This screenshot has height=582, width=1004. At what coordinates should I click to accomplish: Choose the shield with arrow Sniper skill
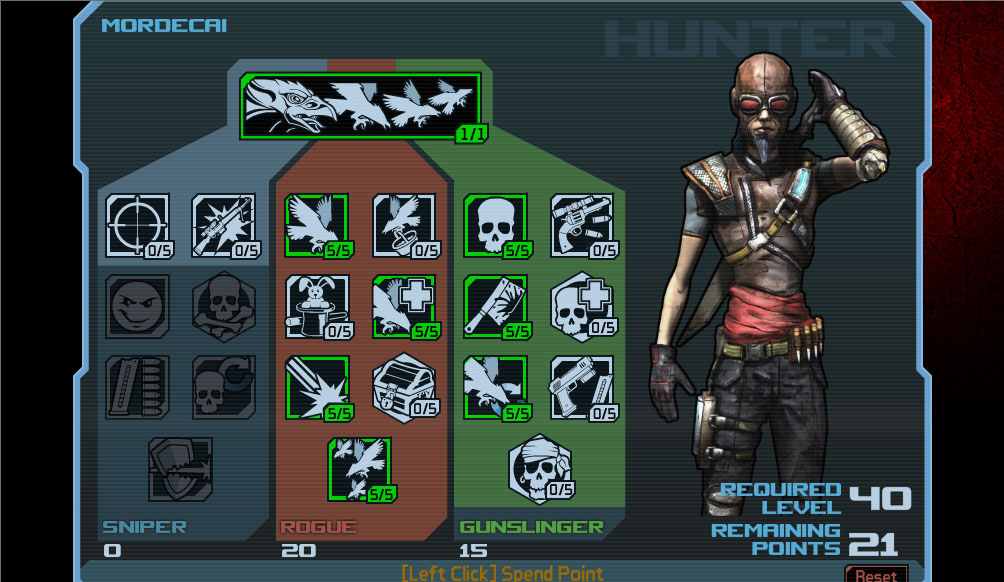coord(180,468)
